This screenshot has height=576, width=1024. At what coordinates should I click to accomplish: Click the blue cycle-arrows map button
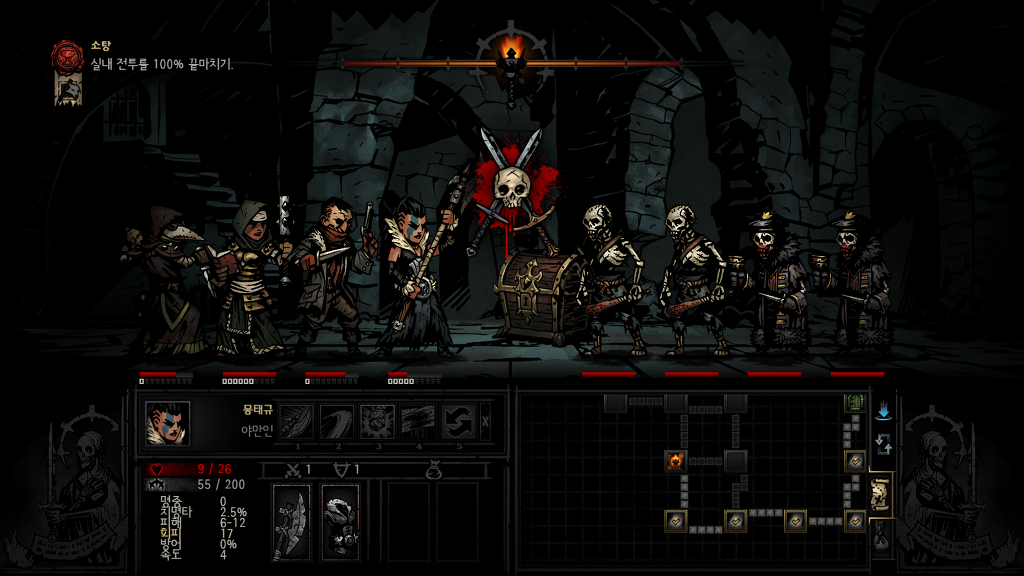[x=883, y=445]
